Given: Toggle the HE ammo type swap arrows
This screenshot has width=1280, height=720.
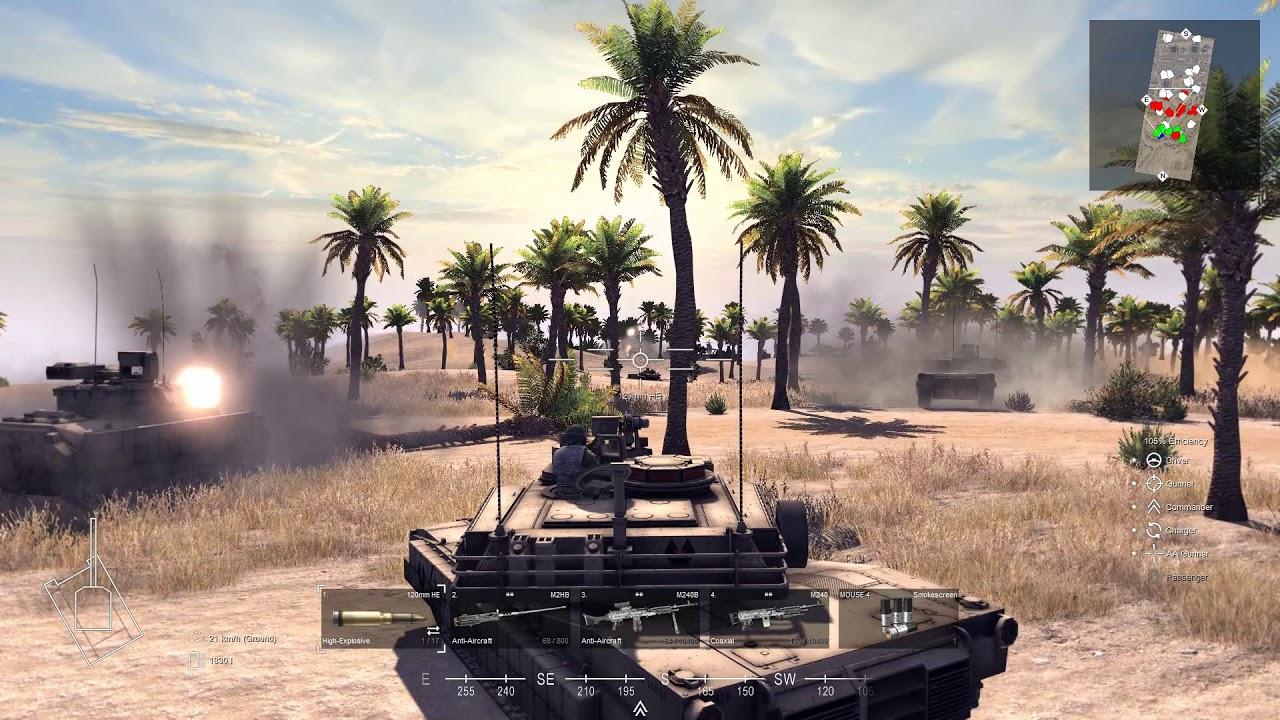Looking at the screenshot, I should coord(431,632).
